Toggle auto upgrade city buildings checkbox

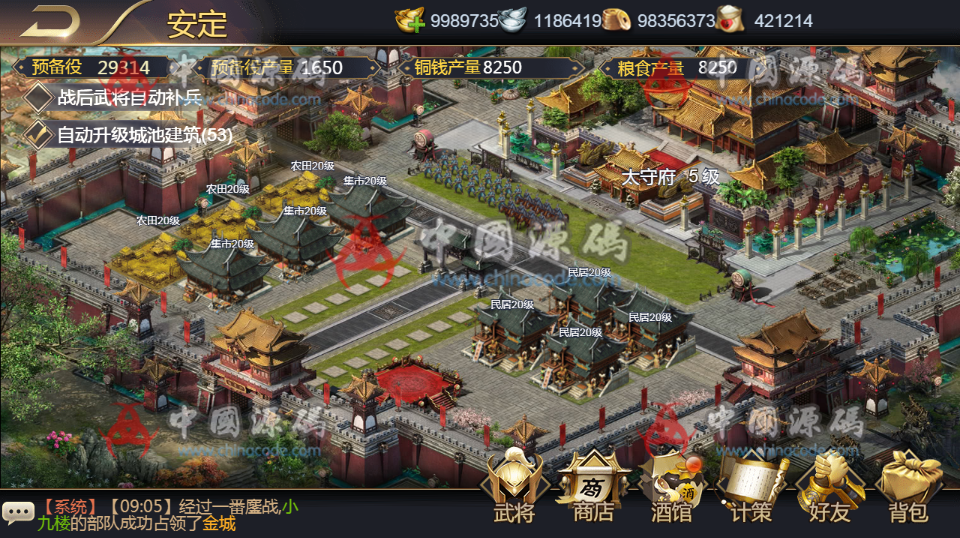tap(38, 133)
